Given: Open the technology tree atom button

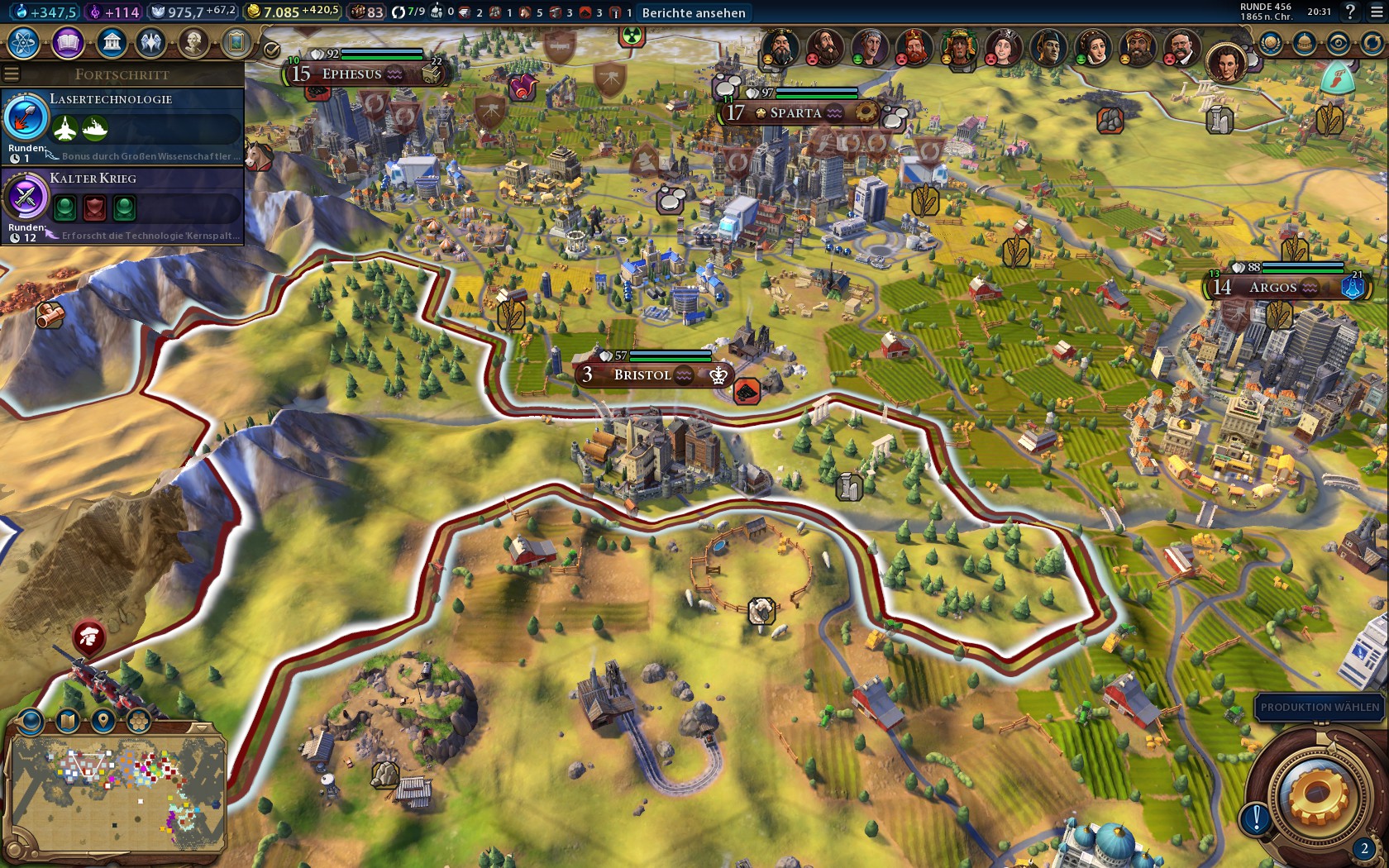Looking at the screenshot, I should coord(23,43).
